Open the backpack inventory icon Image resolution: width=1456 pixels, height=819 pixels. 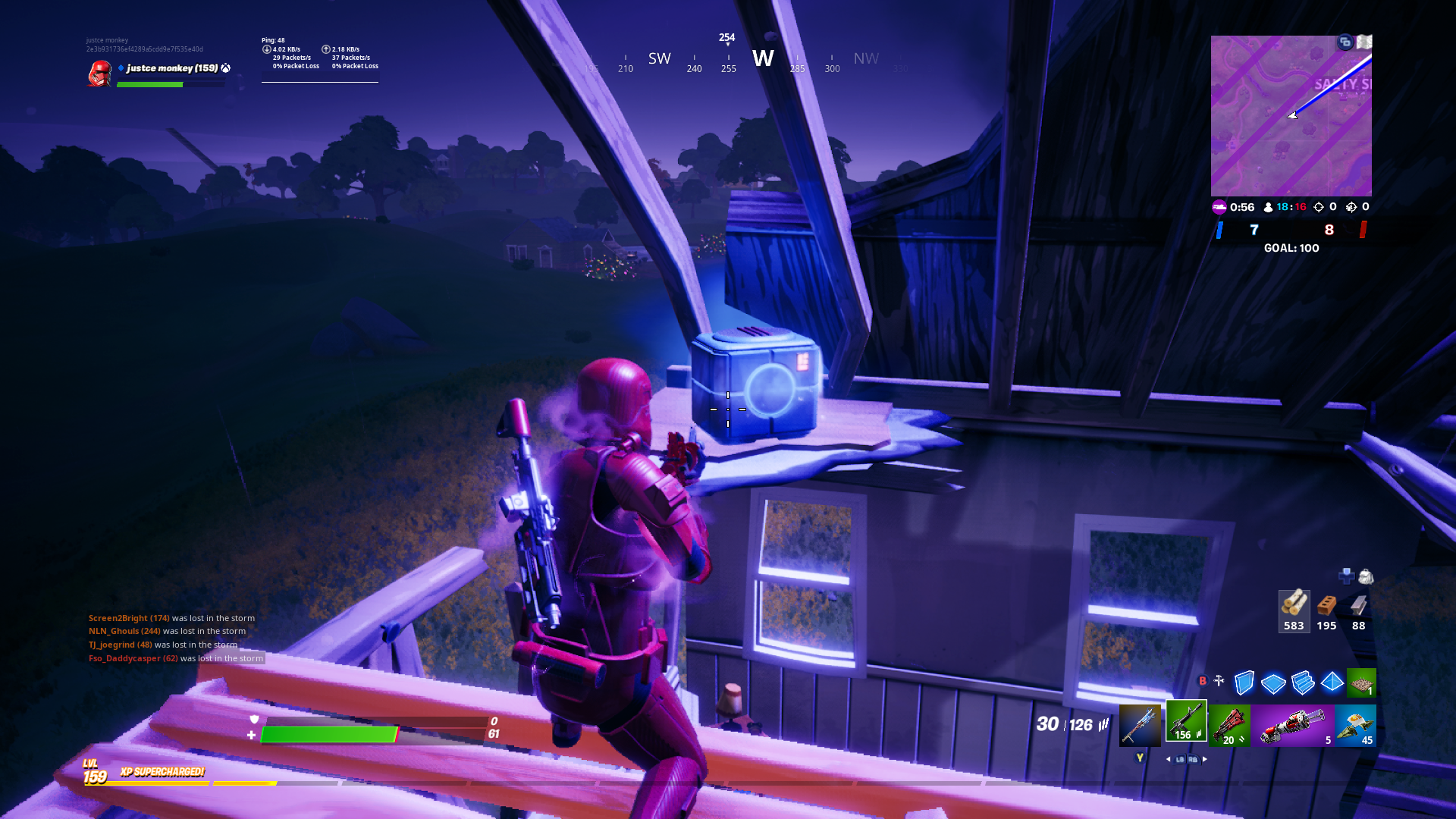tap(1366, 578)
